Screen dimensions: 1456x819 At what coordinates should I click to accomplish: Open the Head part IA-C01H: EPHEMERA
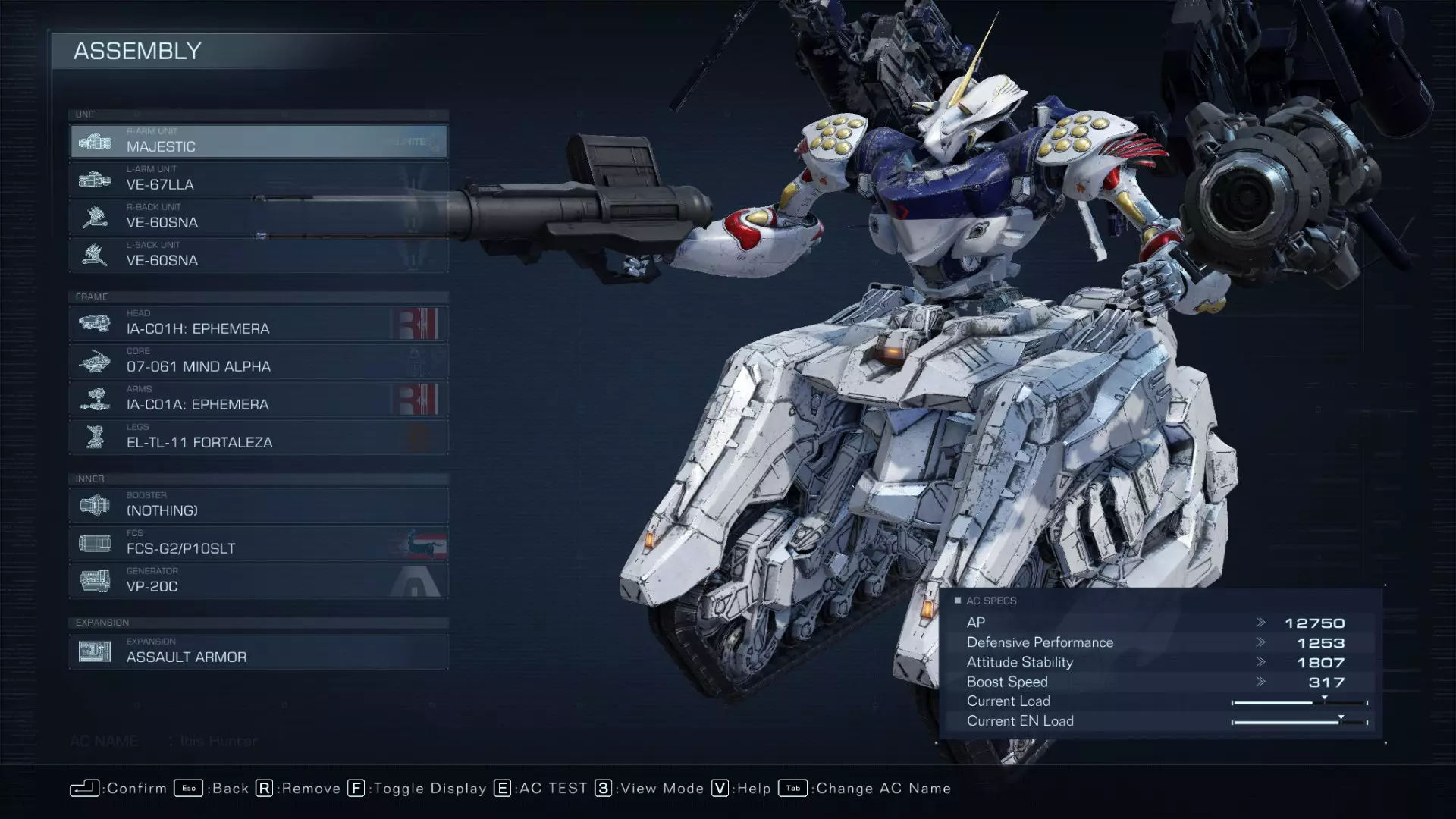click(x=259, y=324)
